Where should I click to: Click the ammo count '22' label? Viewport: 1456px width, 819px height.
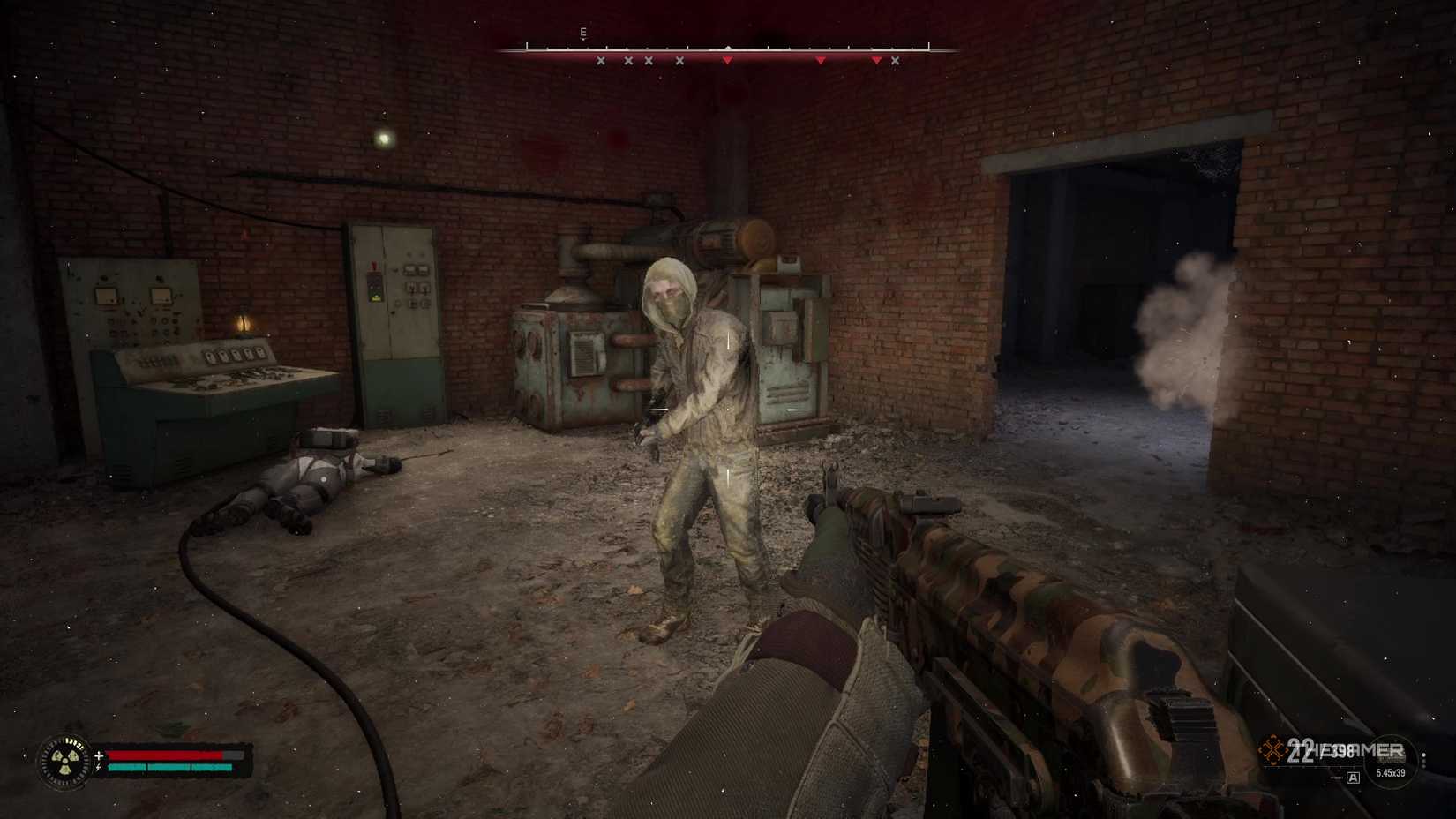pyautogui.click(x=1301, y=750)
